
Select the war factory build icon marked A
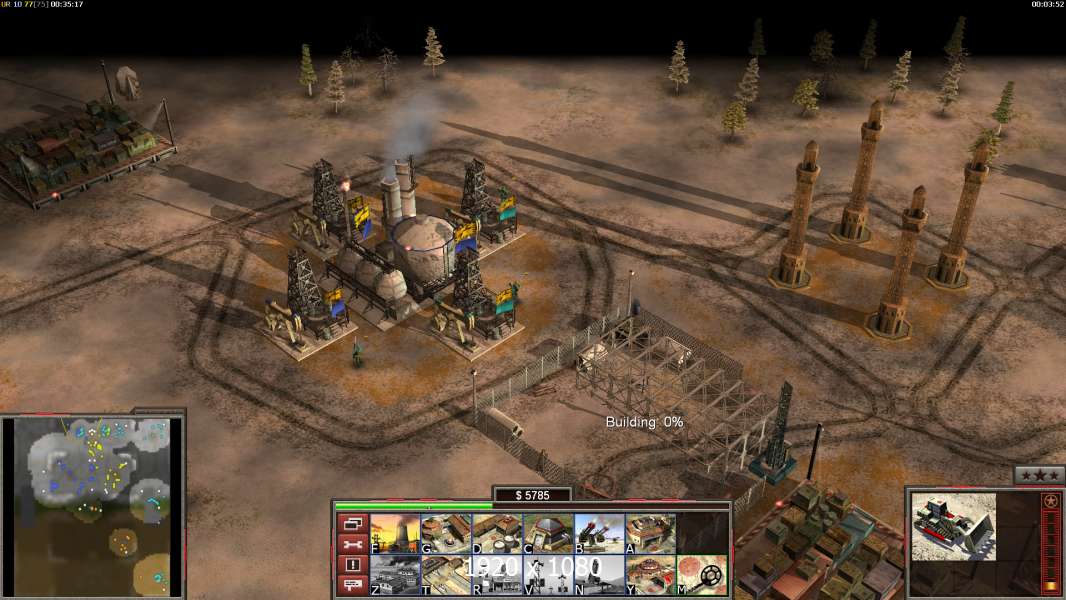click(650, 534)
